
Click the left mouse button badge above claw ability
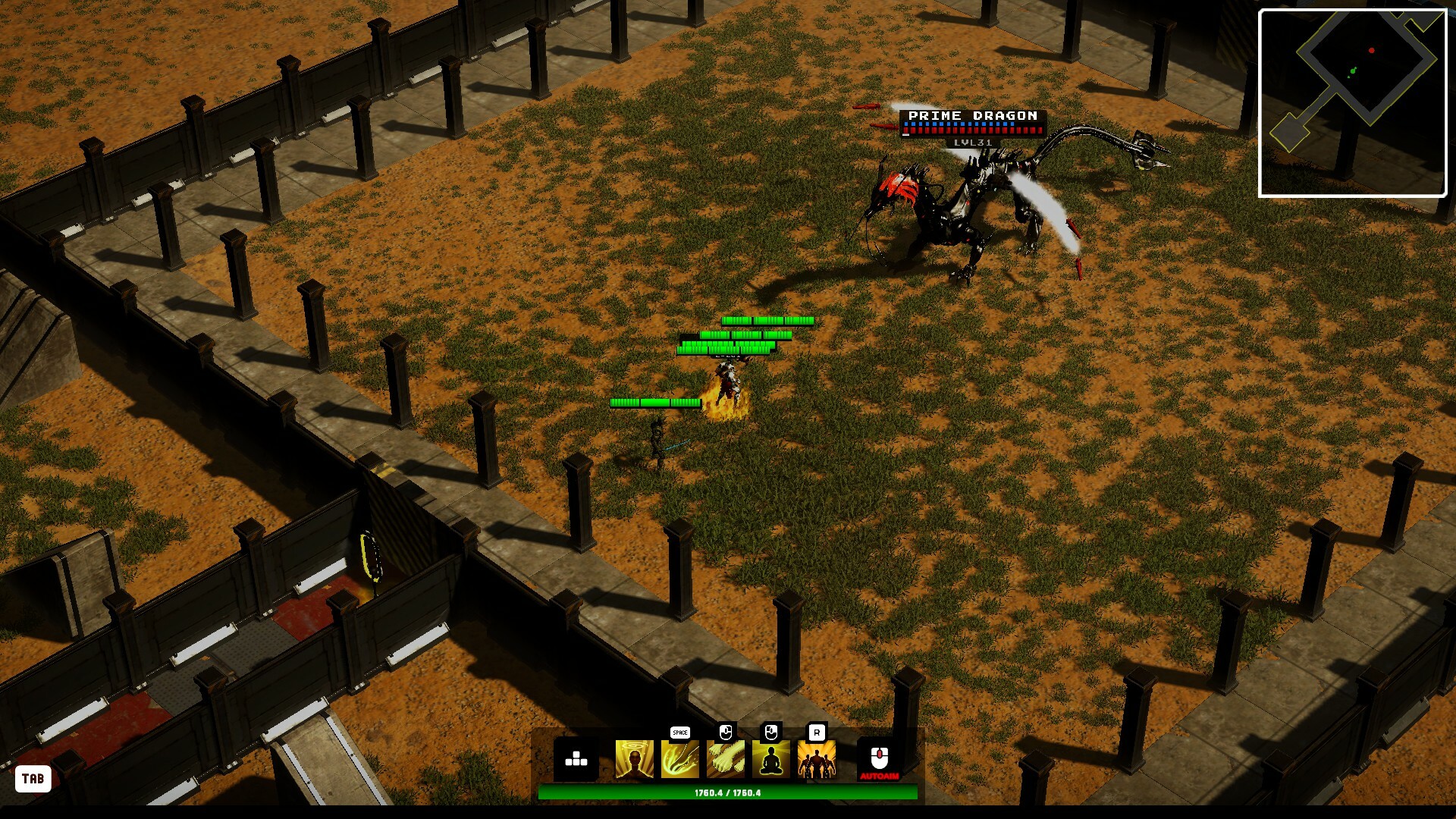(726, 733)
